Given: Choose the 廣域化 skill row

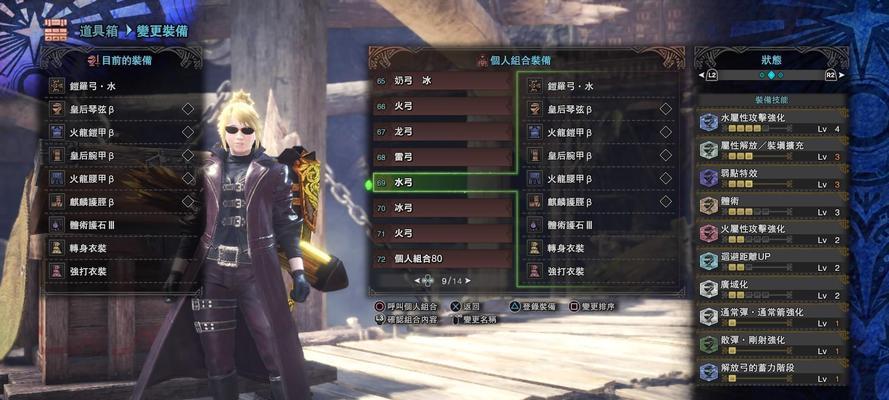Looking at the screenshot, I should [x=771, y=290].
